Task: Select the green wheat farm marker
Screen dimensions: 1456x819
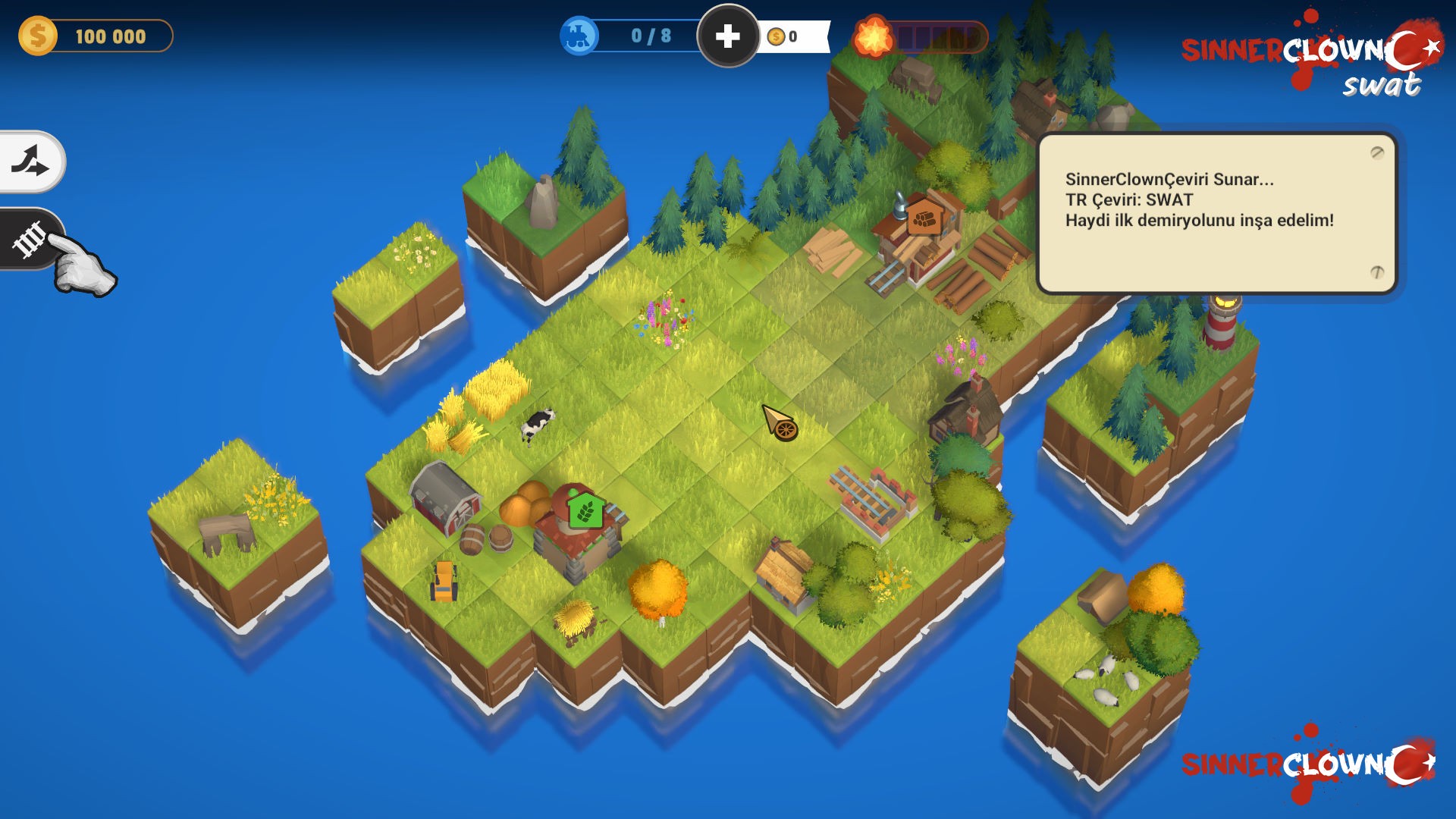Action: [585, 510]
